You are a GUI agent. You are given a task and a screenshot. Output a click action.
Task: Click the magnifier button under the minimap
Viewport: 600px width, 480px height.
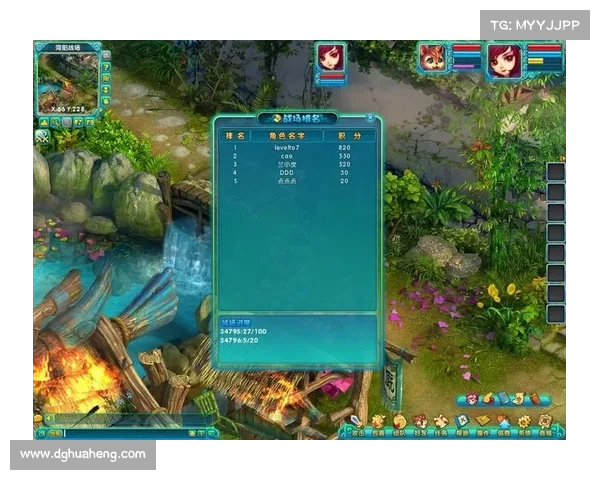pos(56,122)
